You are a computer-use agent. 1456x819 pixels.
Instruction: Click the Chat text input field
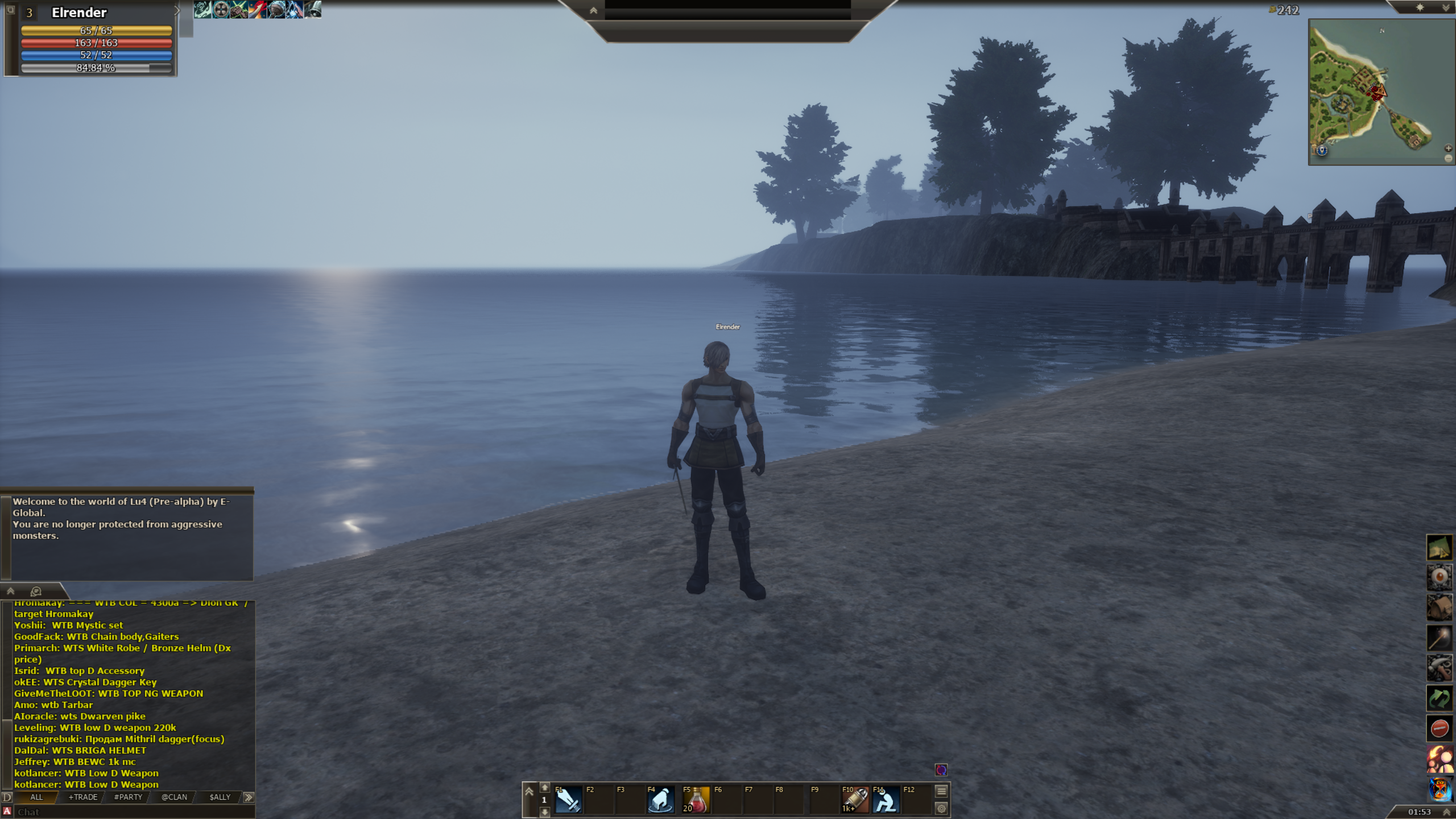pyautogui.click(x=131, y=812)
